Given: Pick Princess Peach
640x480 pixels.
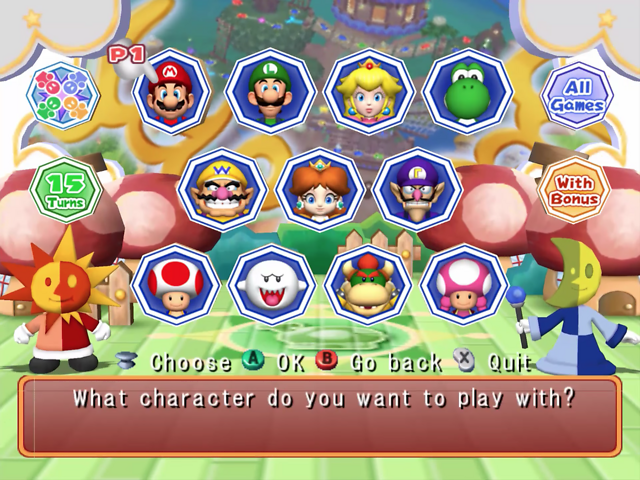Looking at the screenshot, I should click(x=369, y=92).
